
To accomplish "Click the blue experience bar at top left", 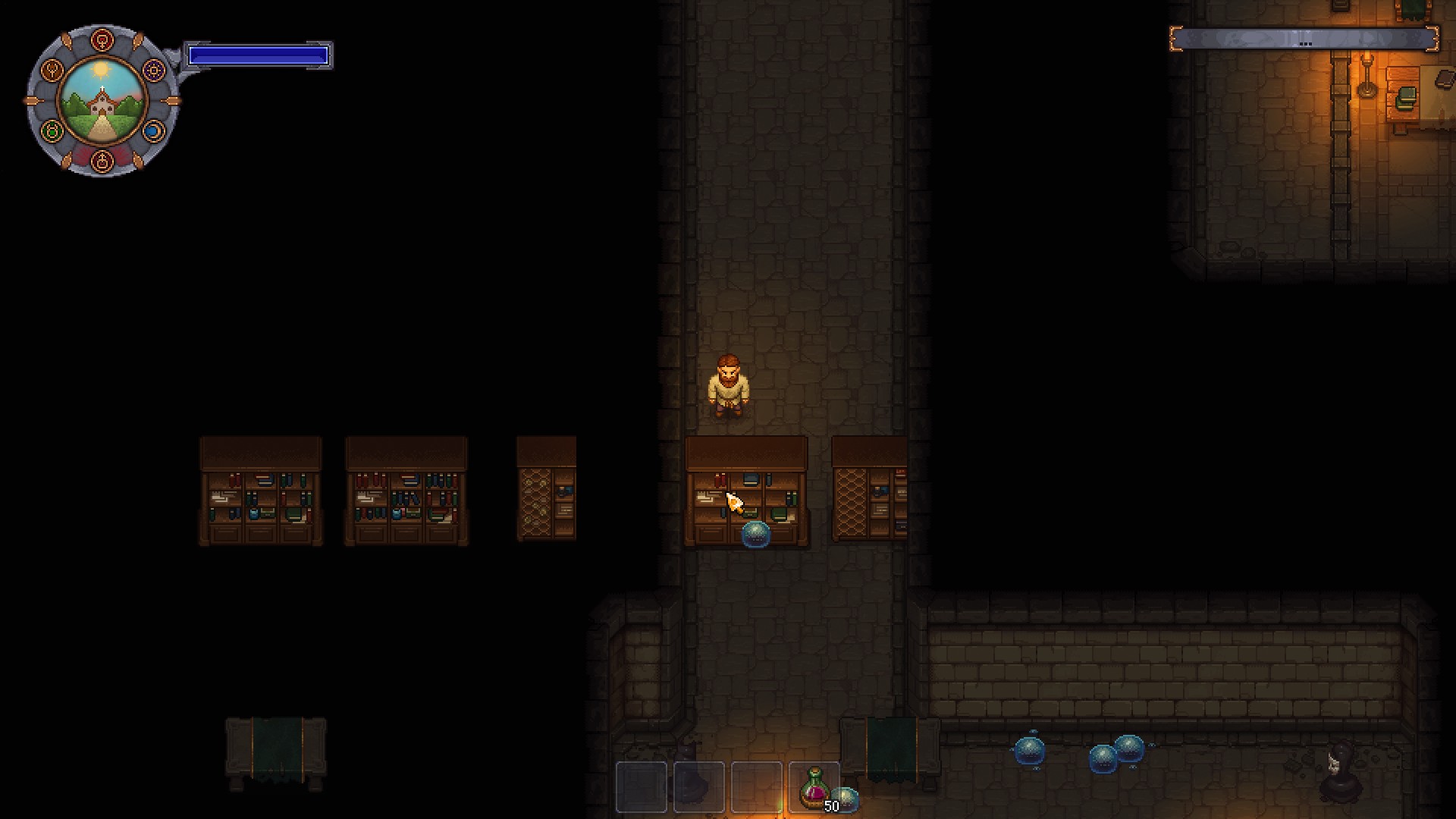I will coord(259,54).
